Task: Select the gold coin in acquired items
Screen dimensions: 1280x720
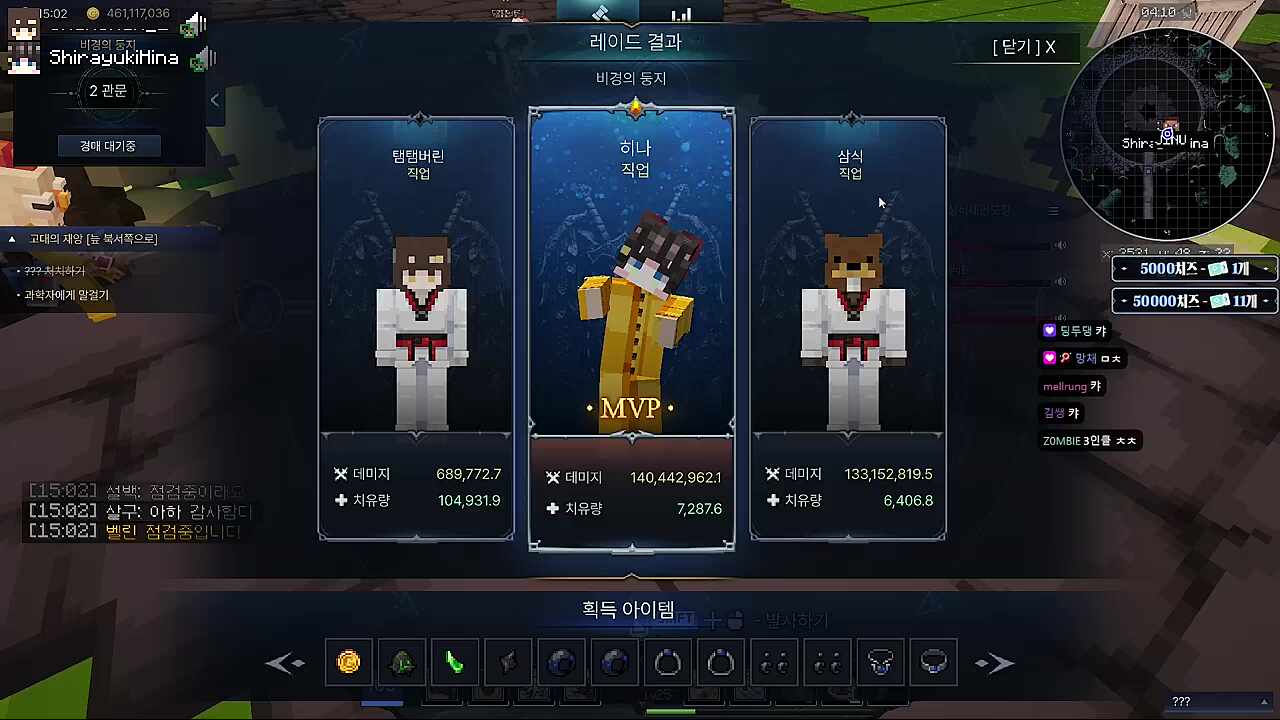Action: coord(348,662)
